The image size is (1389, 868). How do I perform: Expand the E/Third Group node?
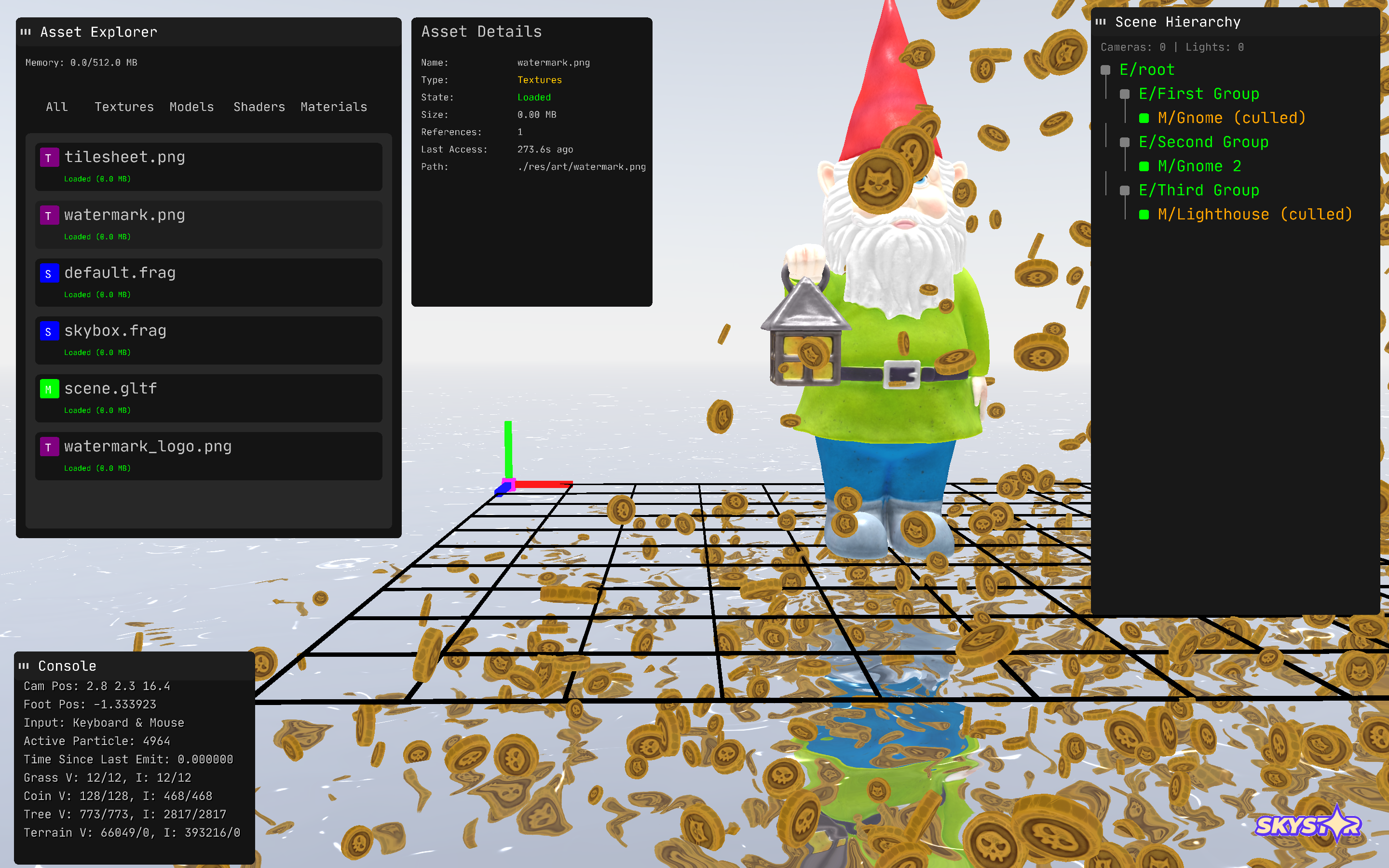(x=1124, y=190)
